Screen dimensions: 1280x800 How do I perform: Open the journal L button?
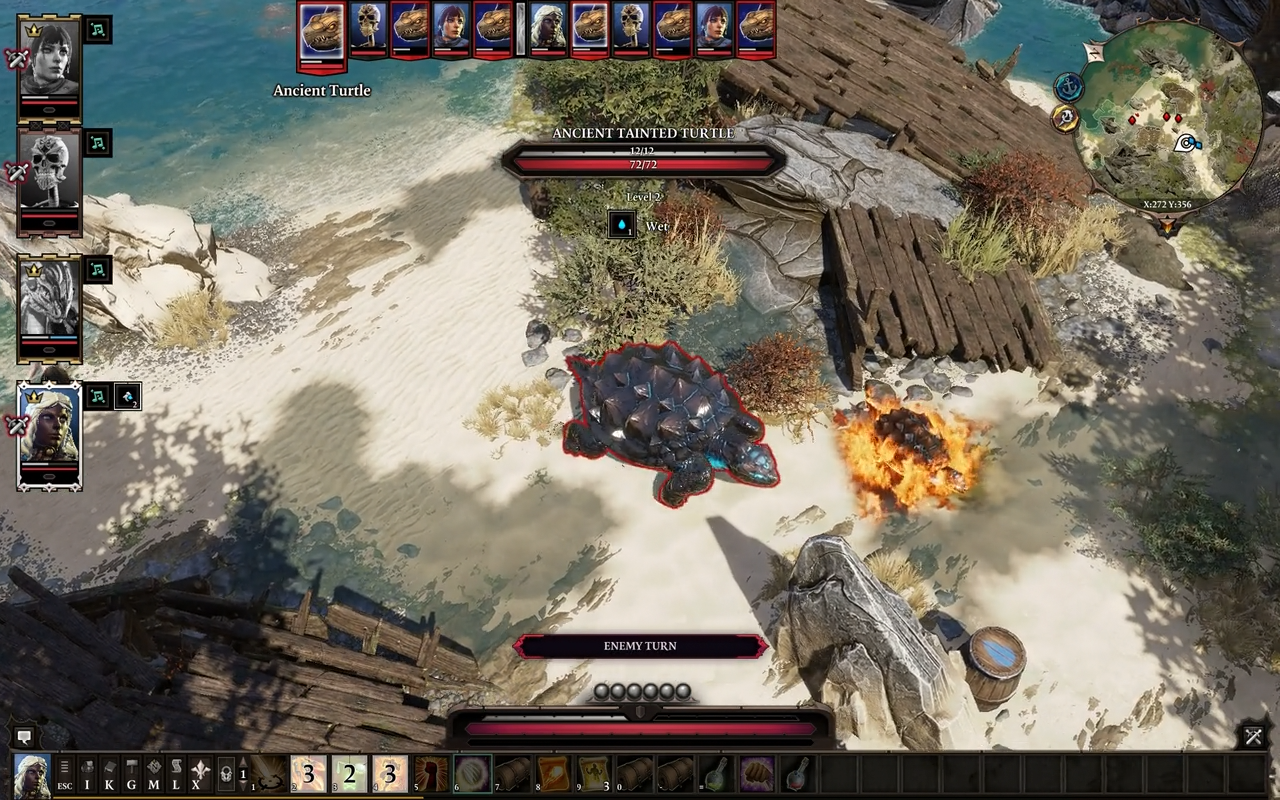pos(175,774)
